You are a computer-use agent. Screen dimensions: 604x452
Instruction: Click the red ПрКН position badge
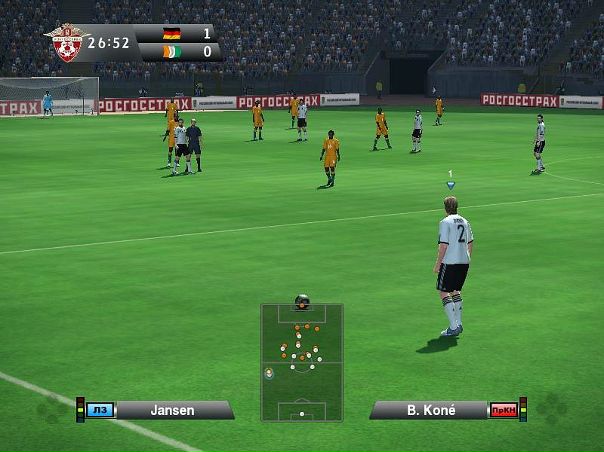503,410
